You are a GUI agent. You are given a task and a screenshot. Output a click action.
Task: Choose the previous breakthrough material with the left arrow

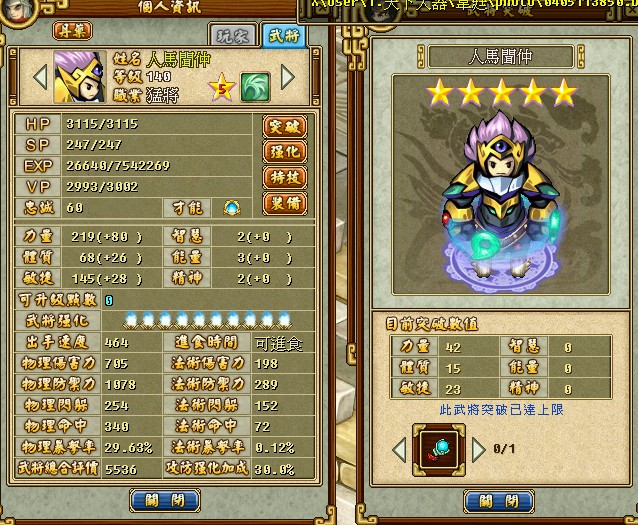399,451
